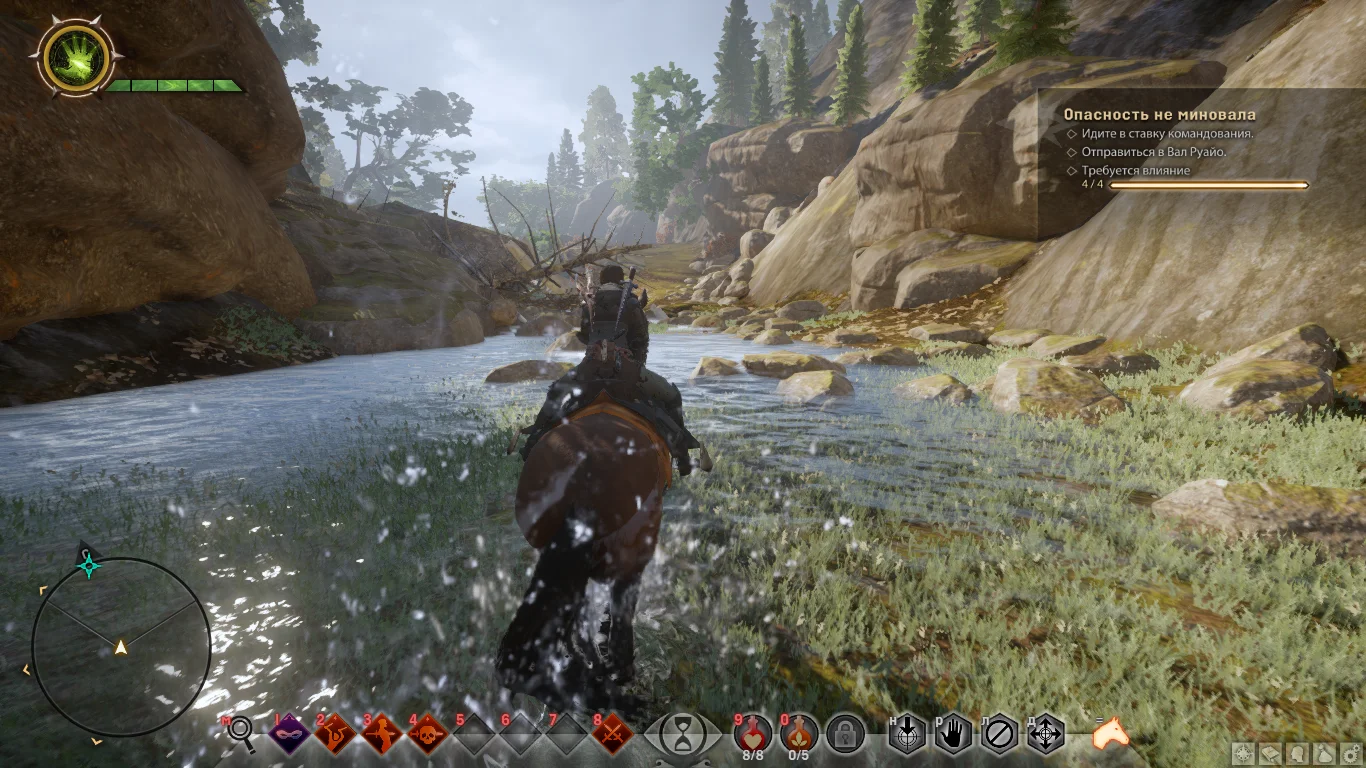Order party to attack the target

[x=907, y=734]
